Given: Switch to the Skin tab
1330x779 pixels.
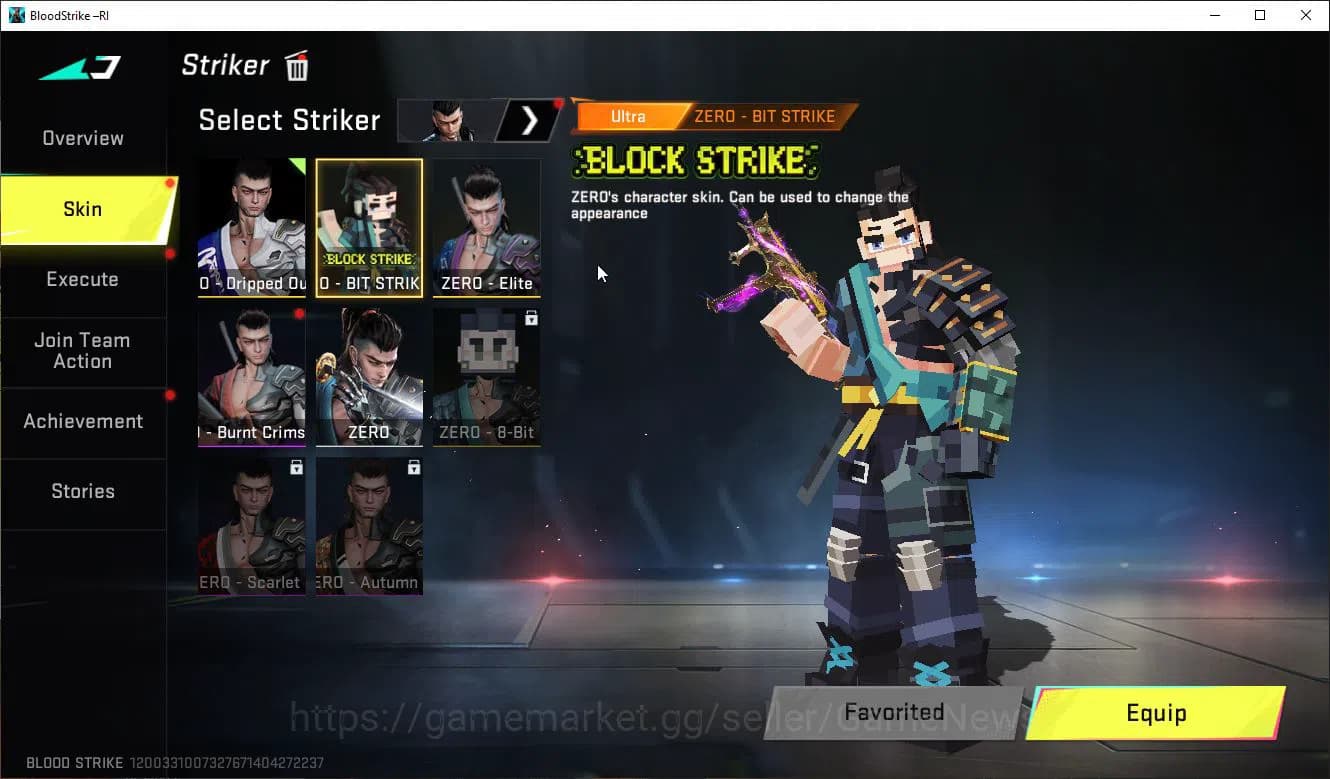Looking at the screenshot, I should 82,209.
